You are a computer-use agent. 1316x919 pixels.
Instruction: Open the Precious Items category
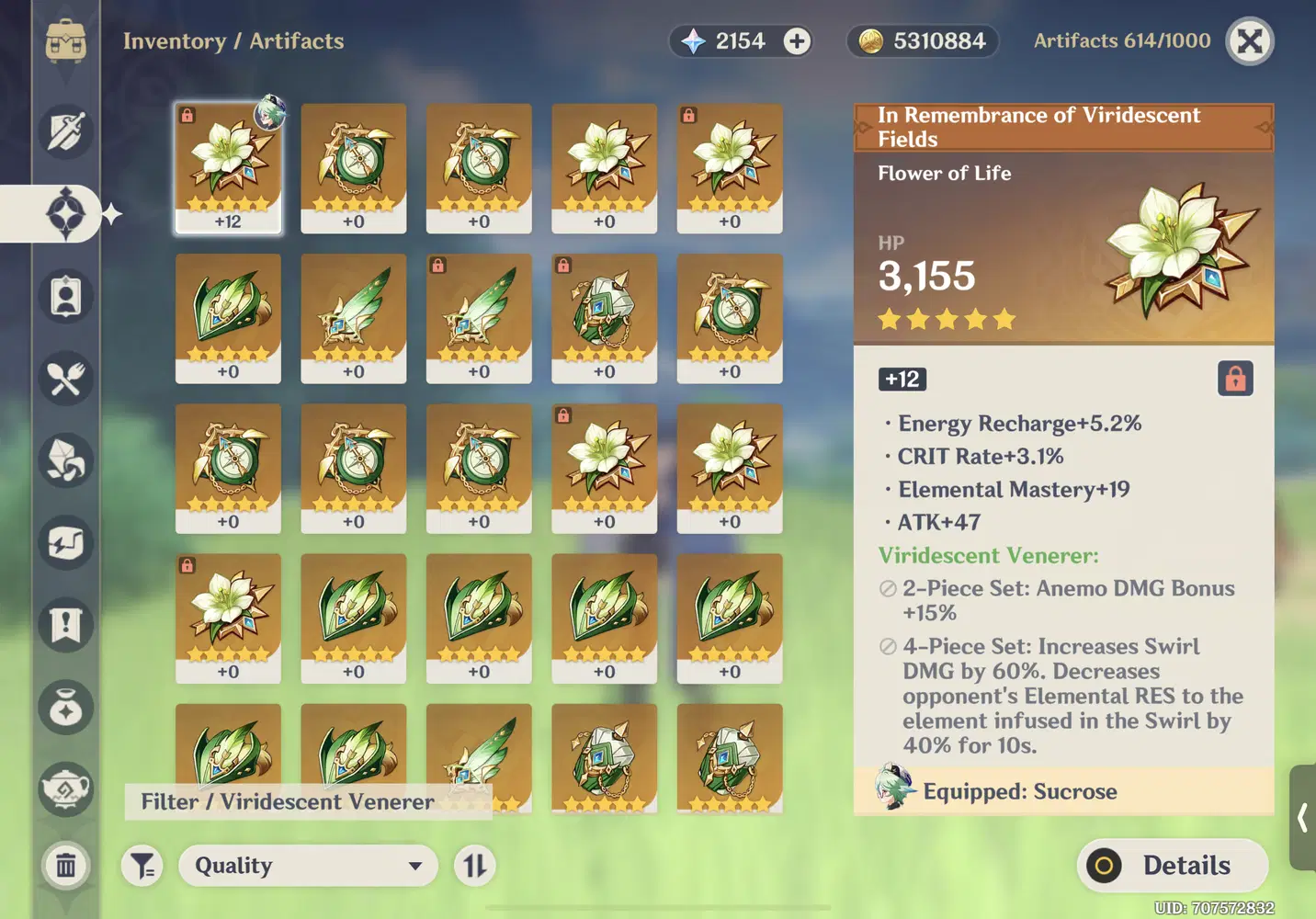click(66, 708)
